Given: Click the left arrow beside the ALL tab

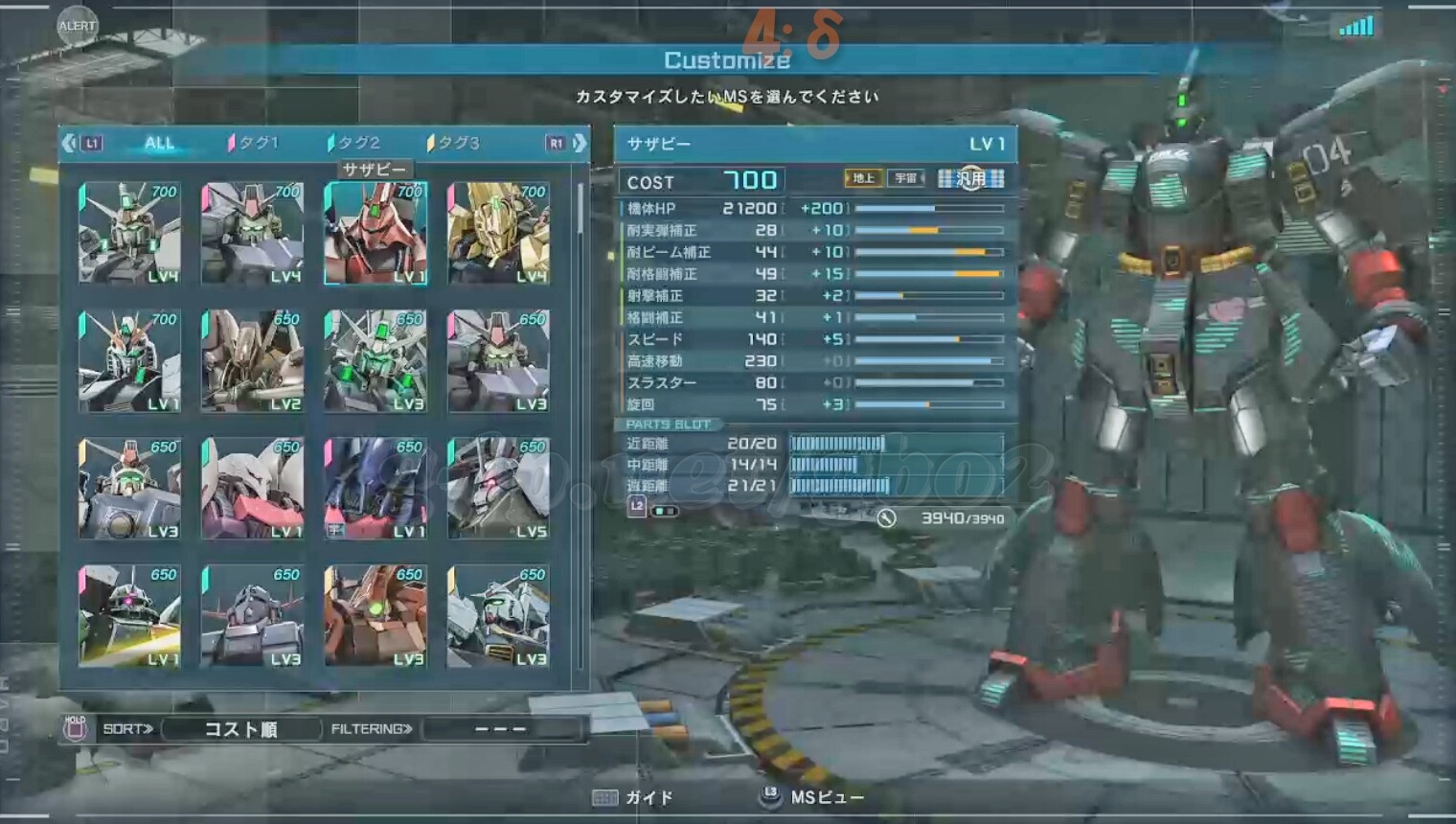Looking at the screenshot, I should click(69, 143).
